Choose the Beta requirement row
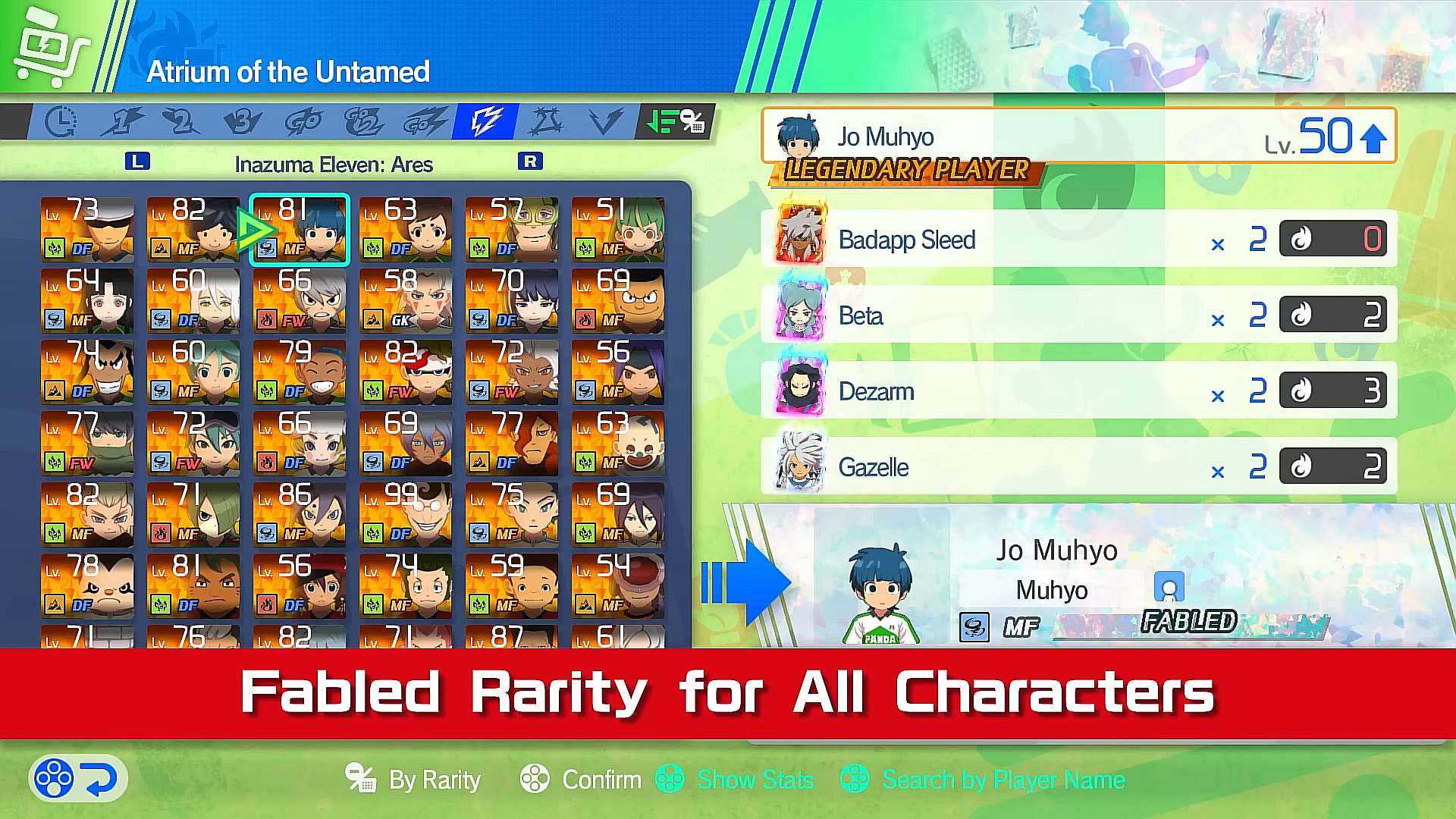This screenshot has width=1456, height=819. click(x=1078, y=315)
